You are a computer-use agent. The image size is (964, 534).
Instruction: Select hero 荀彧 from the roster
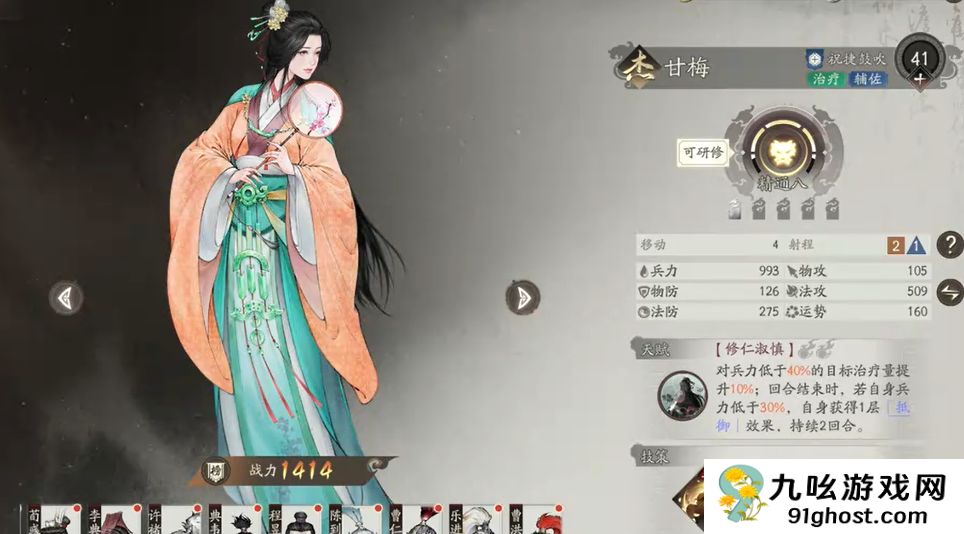50,520
